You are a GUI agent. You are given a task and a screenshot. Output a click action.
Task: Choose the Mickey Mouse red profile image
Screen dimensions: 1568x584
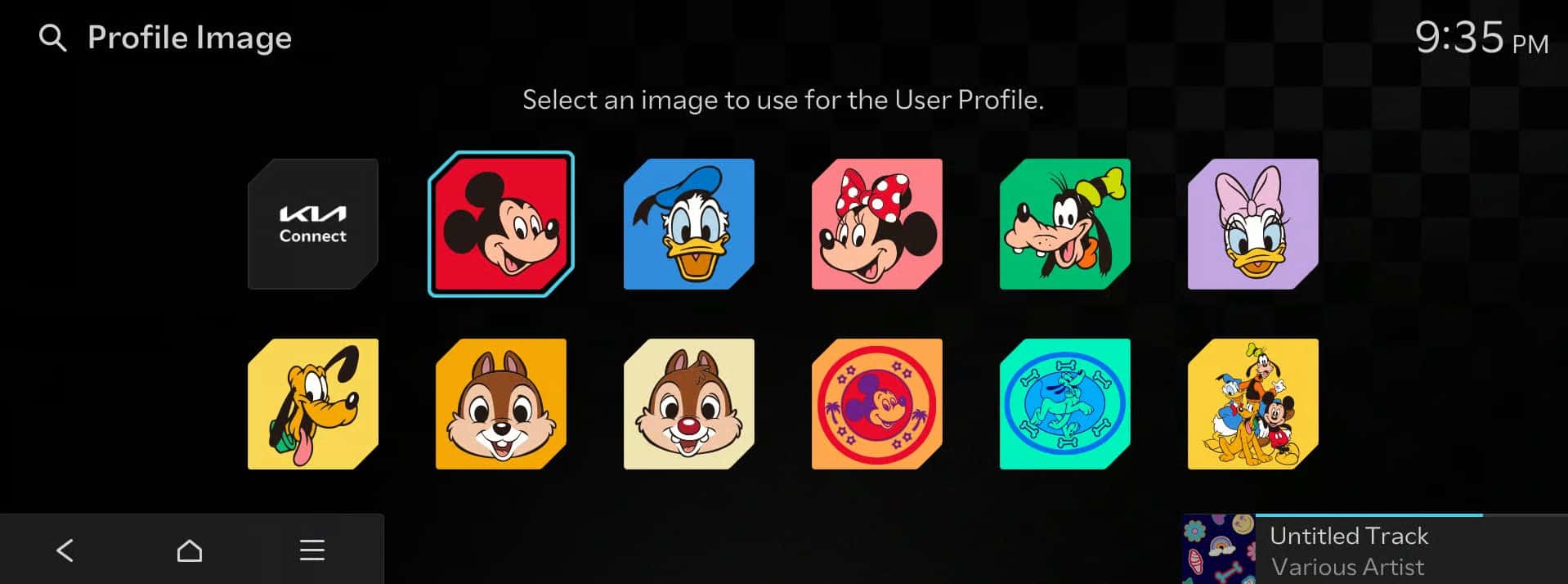pos(500,224)
